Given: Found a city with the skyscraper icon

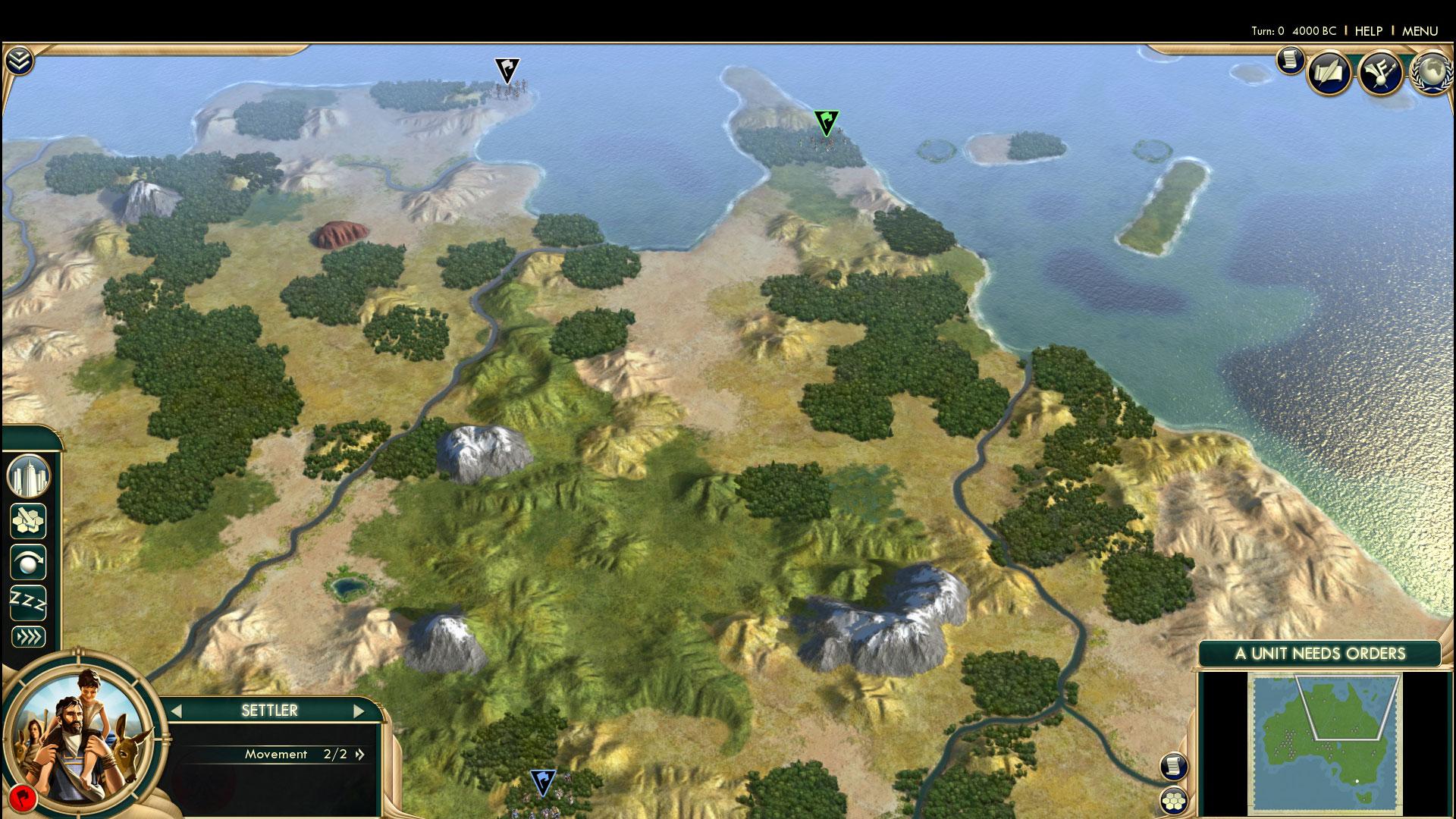Looking at the screenshot, I should pos(28,477).
